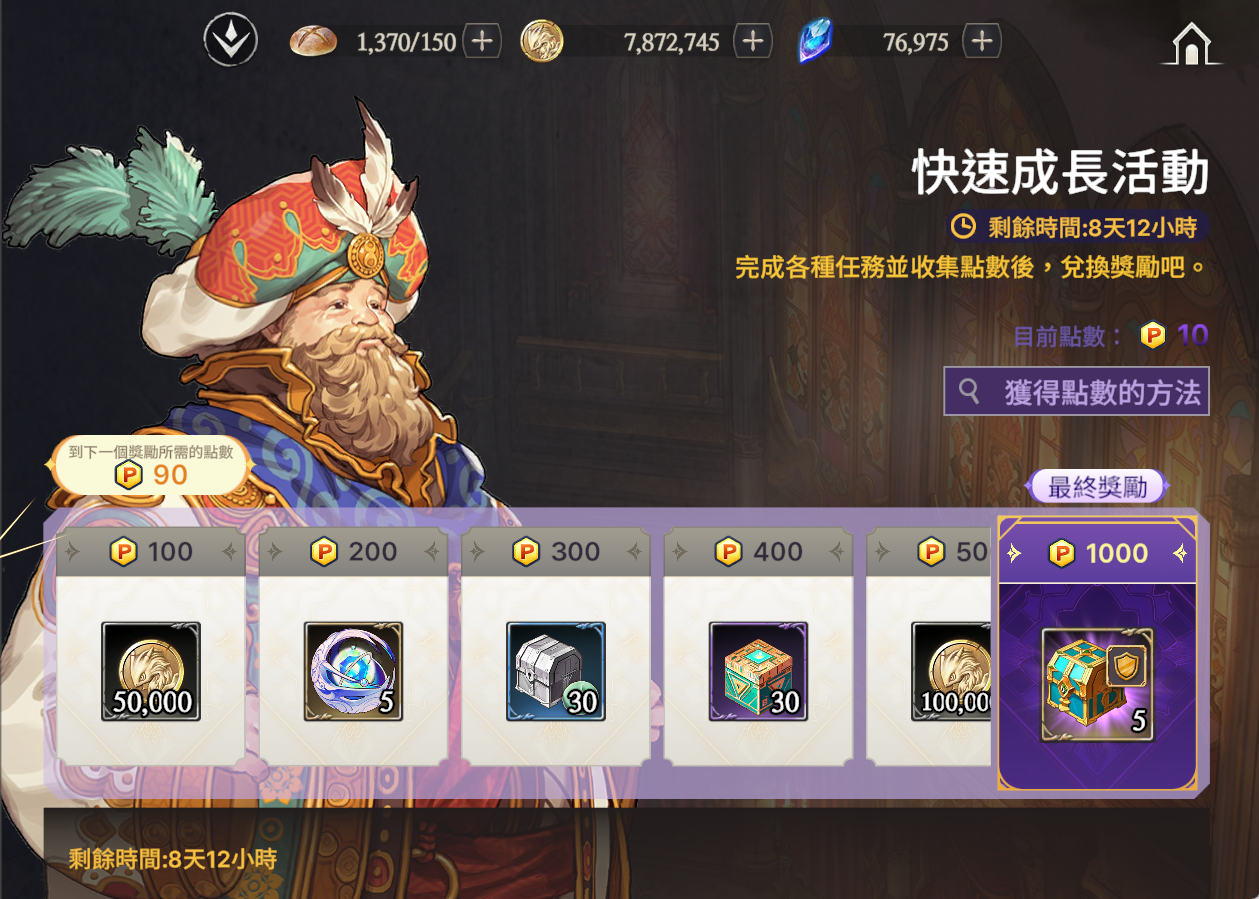
Task: Select the 50,000 gold reward at 100 points
Action: [151, 671]
